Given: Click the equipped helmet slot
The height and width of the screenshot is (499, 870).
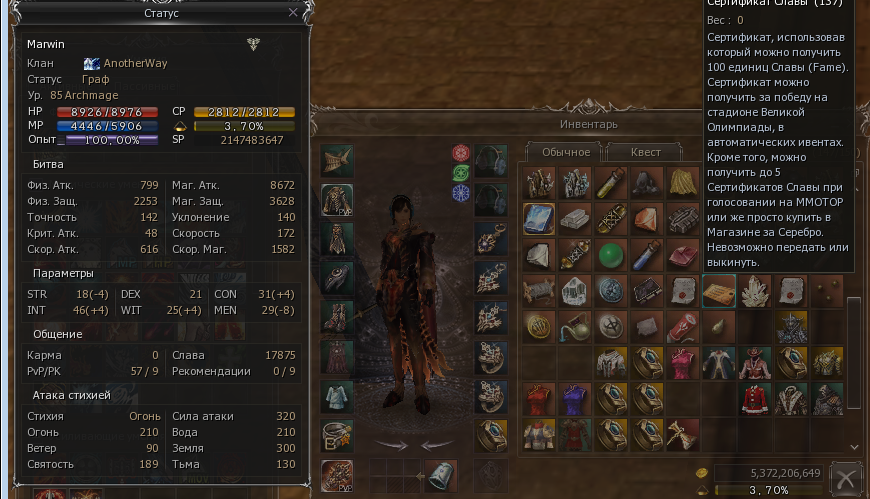Looking at the screenshot, I should (x=337, y=160).
